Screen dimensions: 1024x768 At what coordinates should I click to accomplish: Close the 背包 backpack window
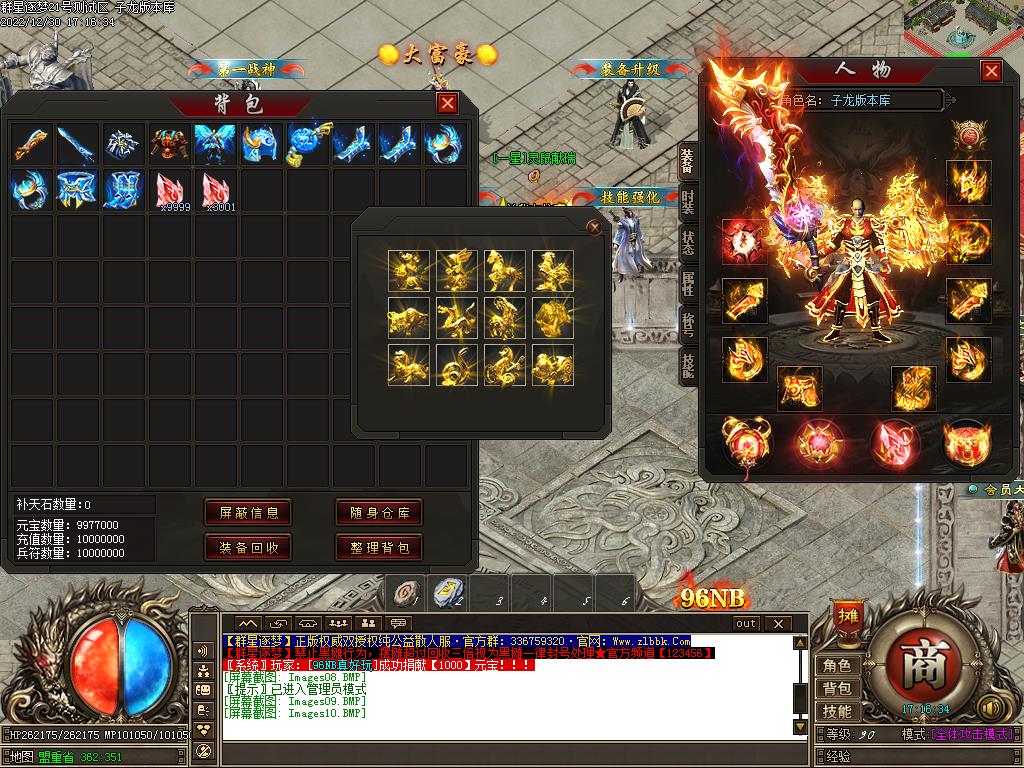coord(447,103)
